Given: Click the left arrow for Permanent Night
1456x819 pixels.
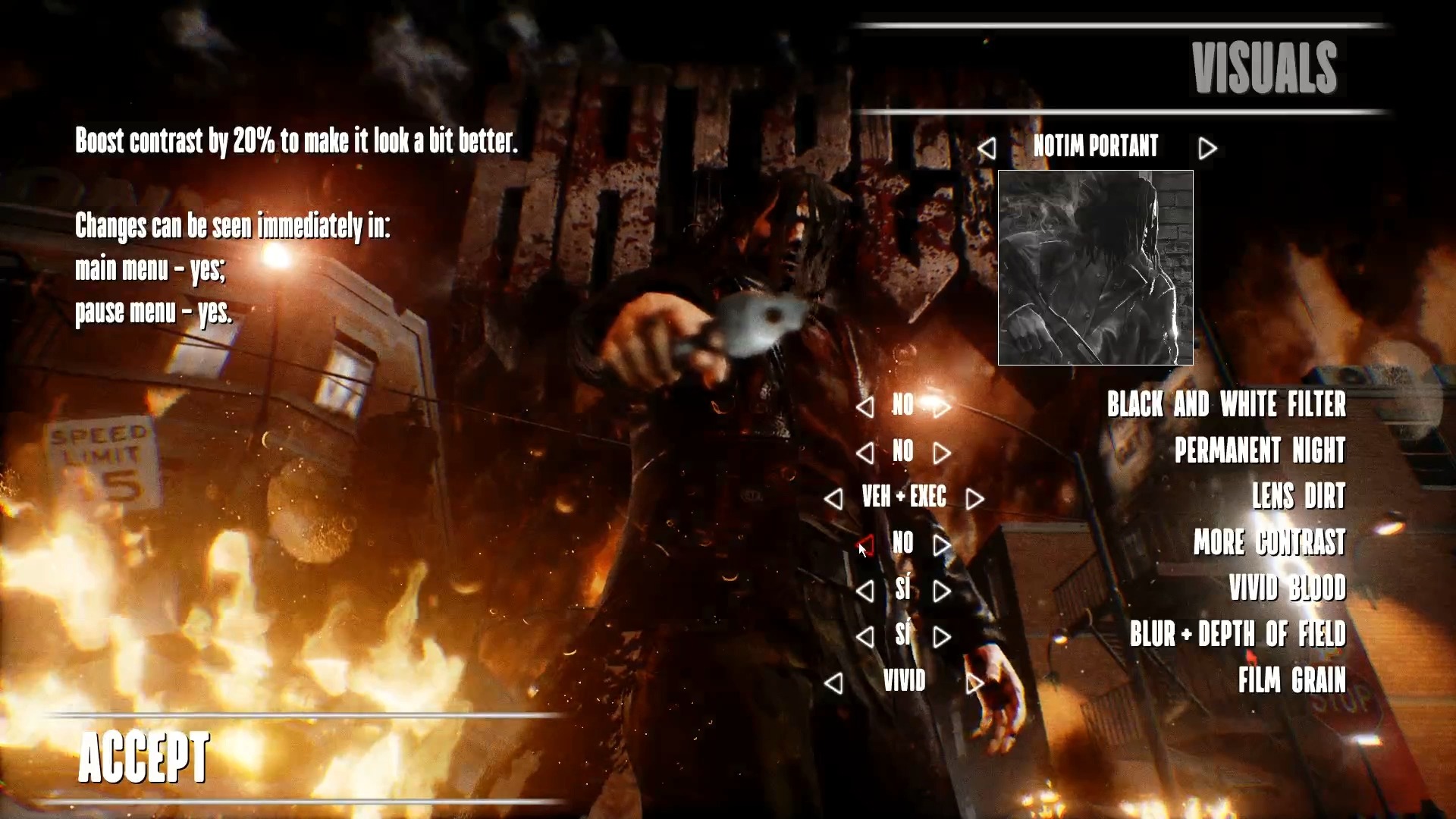Looking at the screenshot, I should tap(864, 453).
